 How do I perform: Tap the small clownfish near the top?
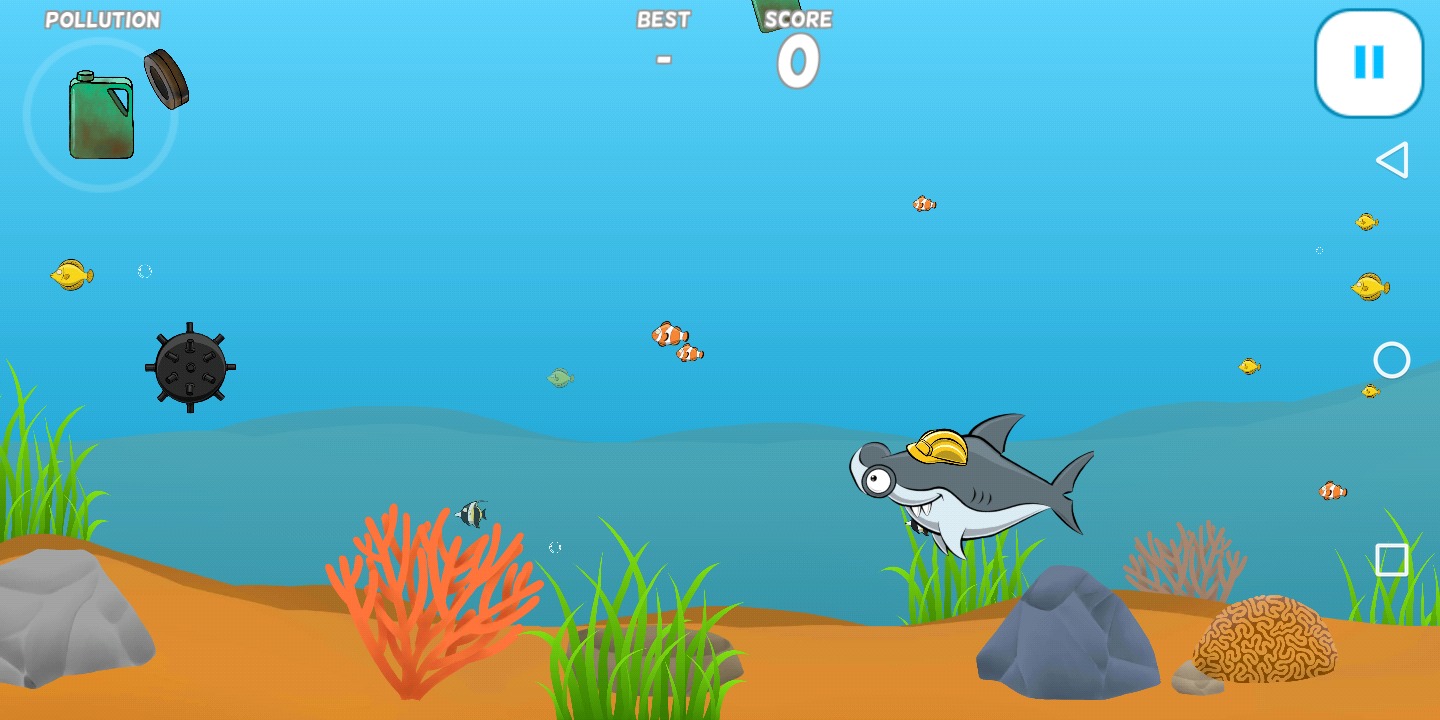click(924, 203)
